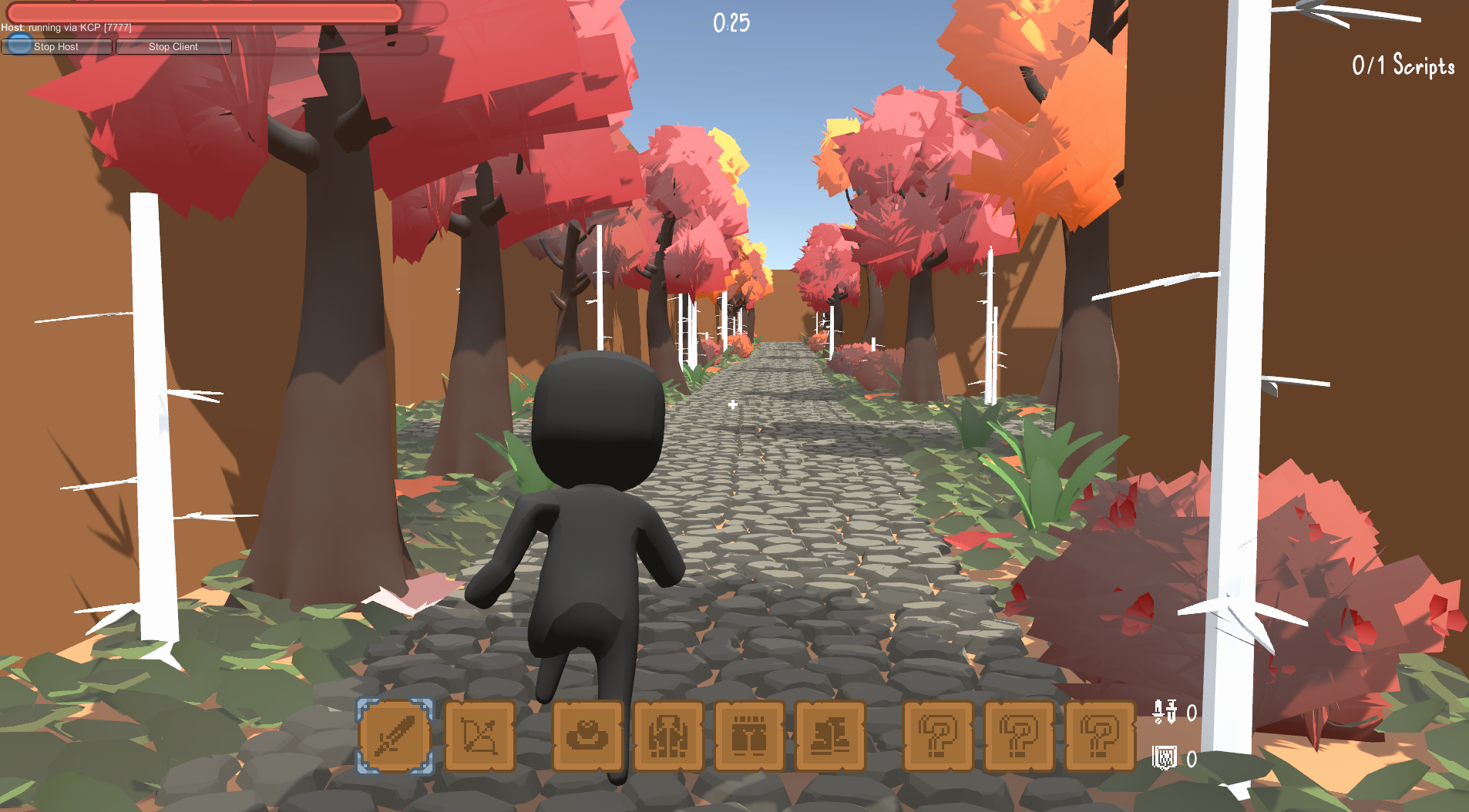Screen dimensions: 1469x812
Task: Click the Stop Host button
Action: pyautogui.click(x=56, y=47)
